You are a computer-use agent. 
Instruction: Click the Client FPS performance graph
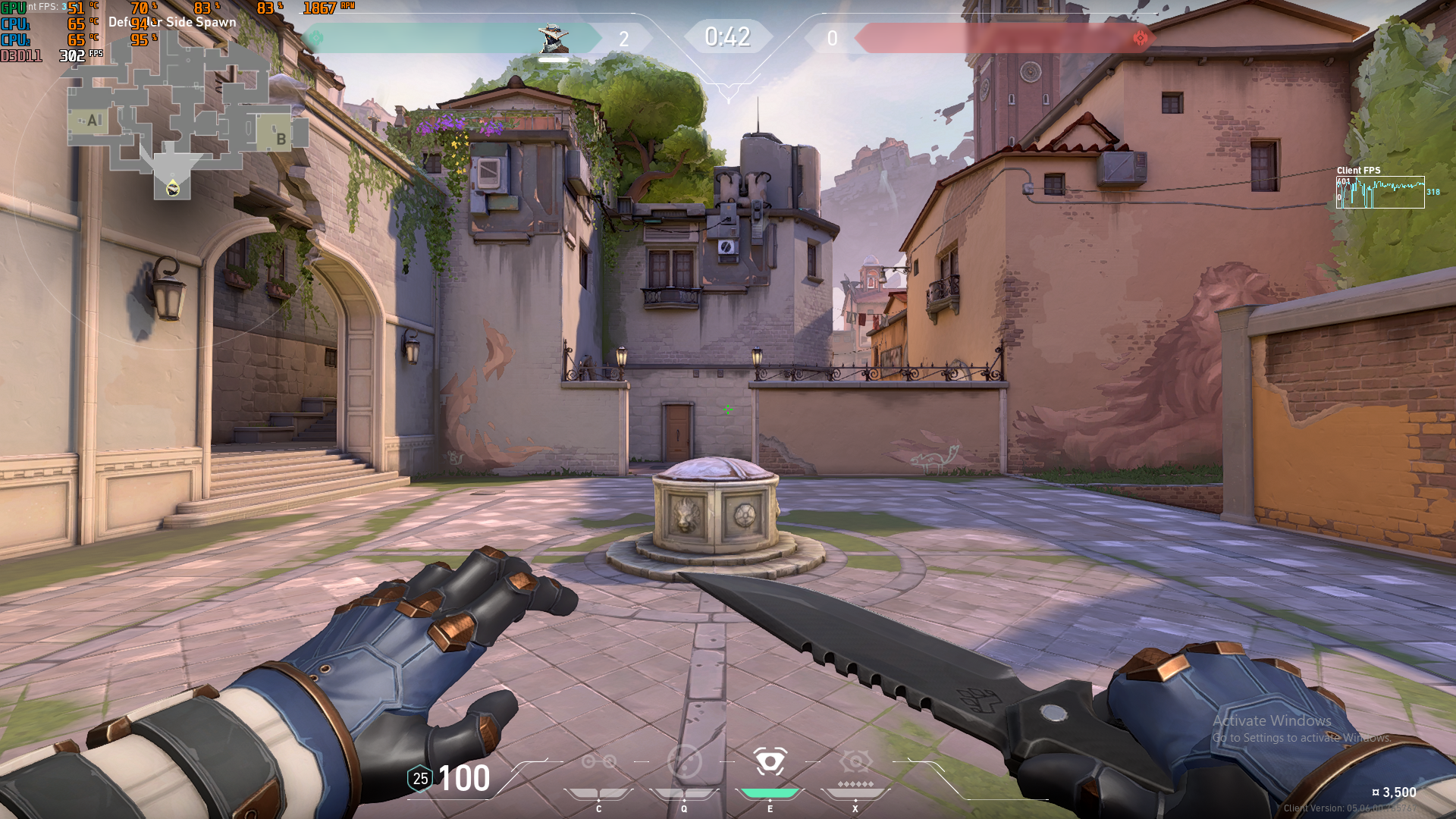[x=1380, y=193]
